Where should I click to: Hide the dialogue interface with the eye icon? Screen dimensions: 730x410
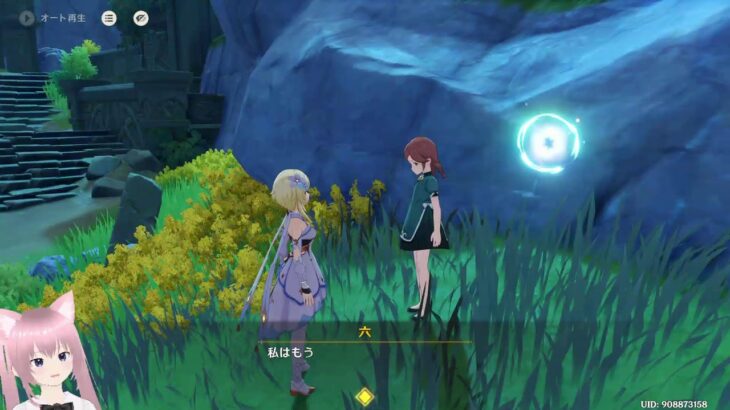coord(141,18)
